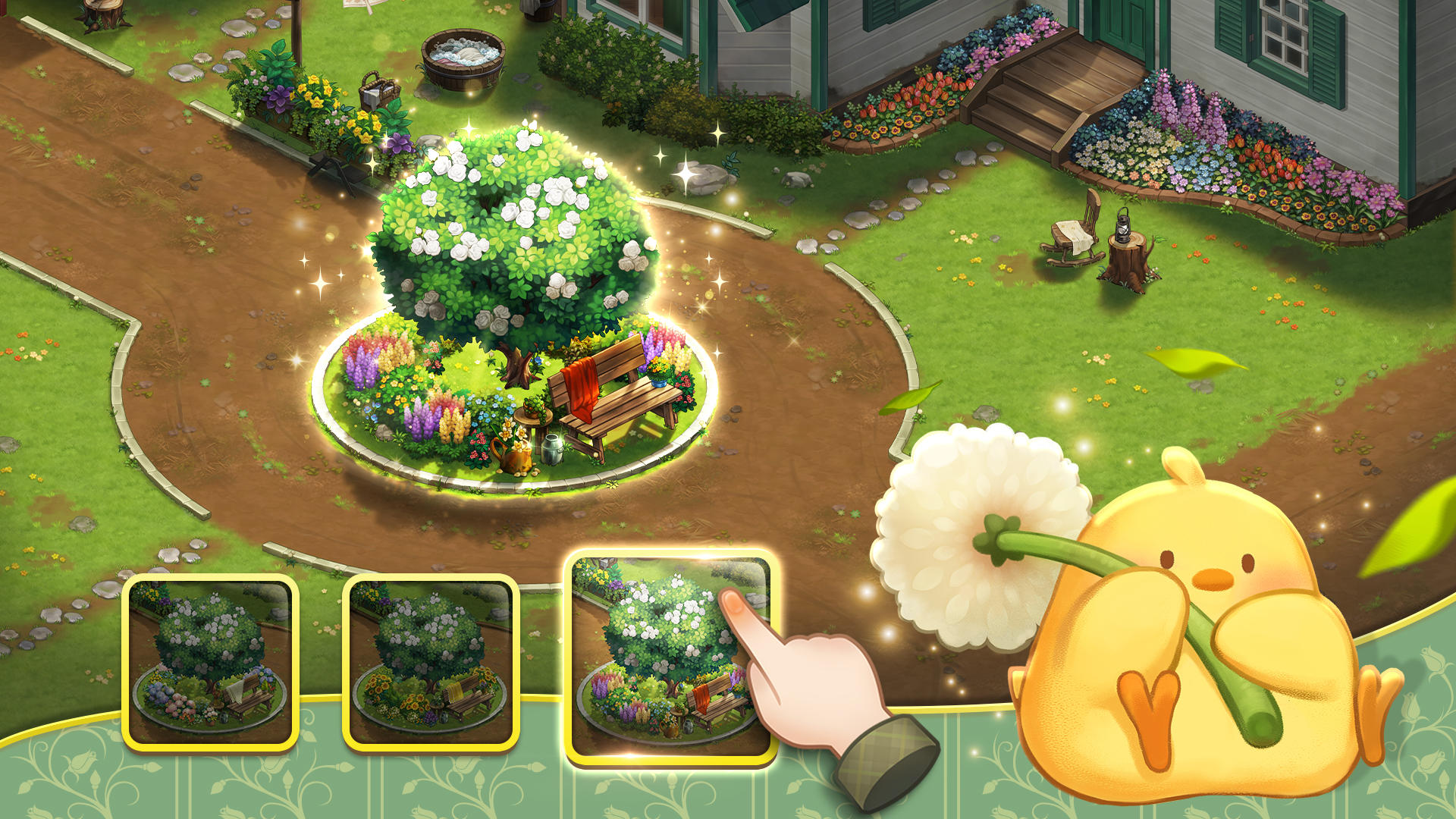
Task: Click the lantern on the tree stump
Action: point(1124,224)
